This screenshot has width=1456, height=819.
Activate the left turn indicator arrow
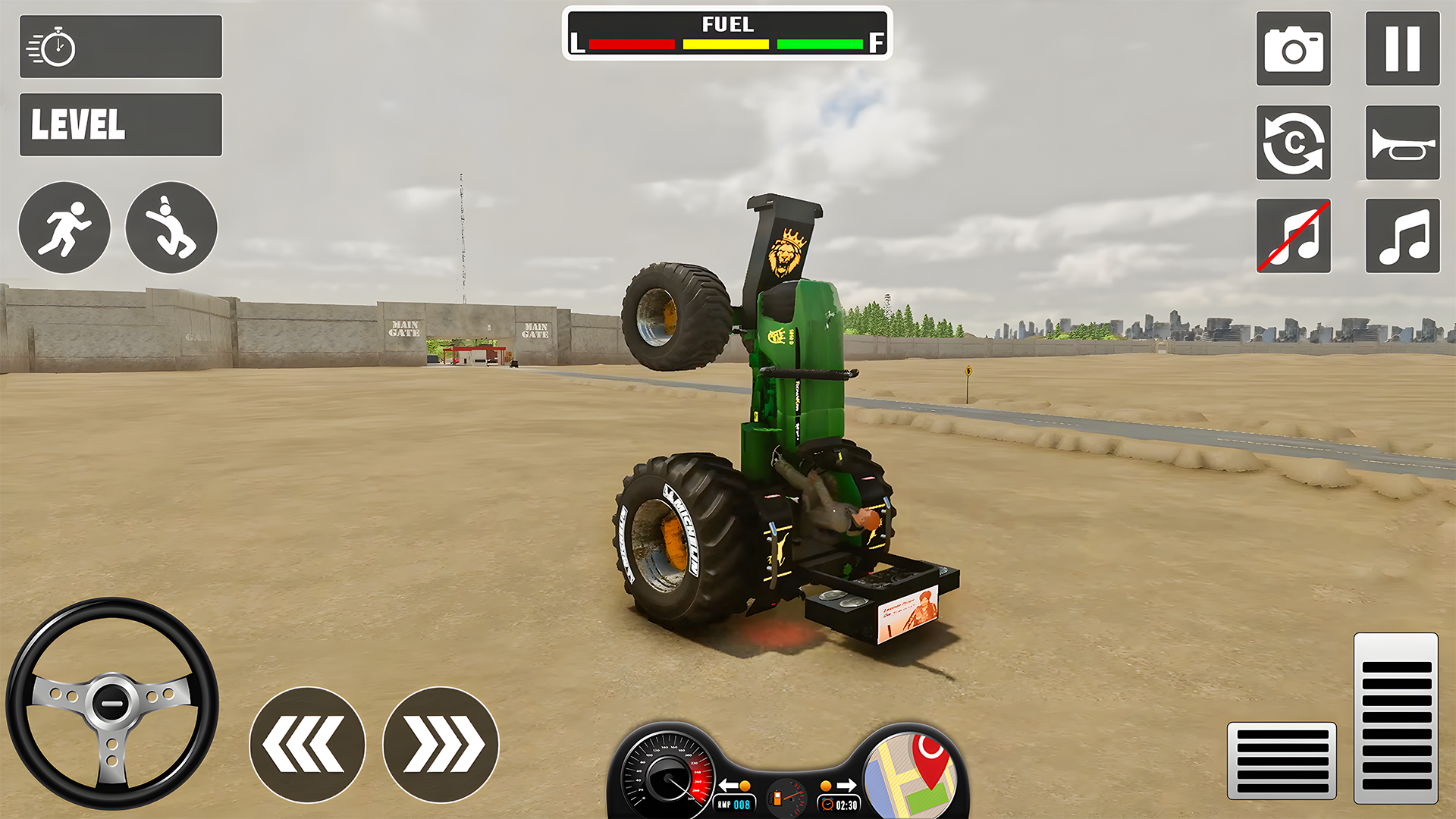point(730,786)
